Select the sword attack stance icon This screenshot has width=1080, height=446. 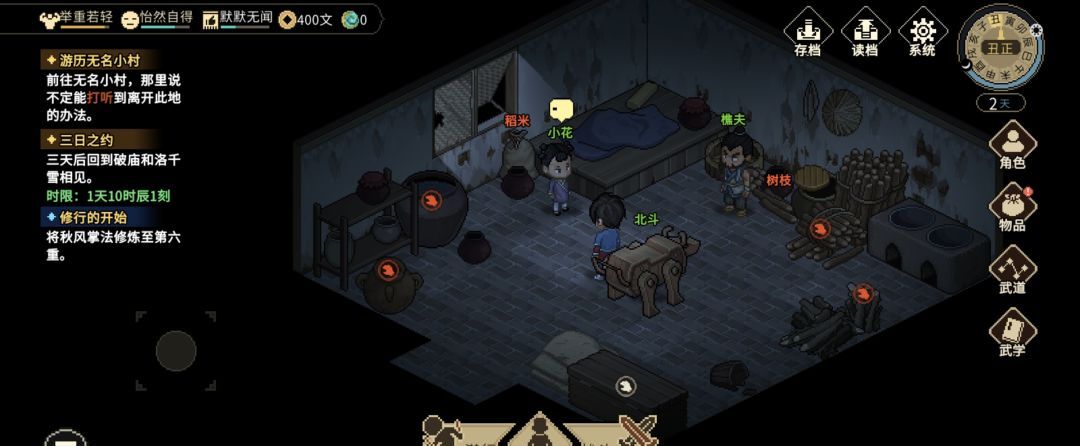pos(637,431)
